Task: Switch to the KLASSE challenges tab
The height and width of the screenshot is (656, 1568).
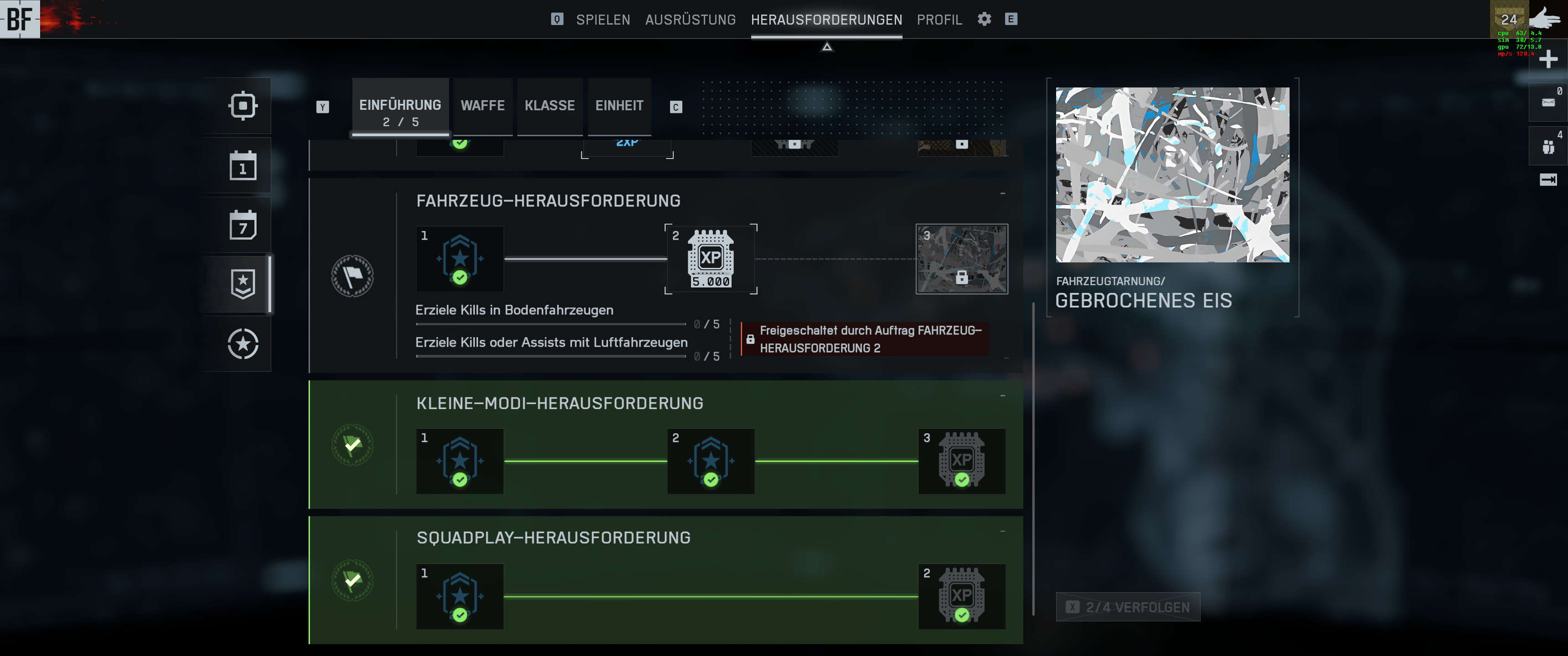Action: coord(550,106)
